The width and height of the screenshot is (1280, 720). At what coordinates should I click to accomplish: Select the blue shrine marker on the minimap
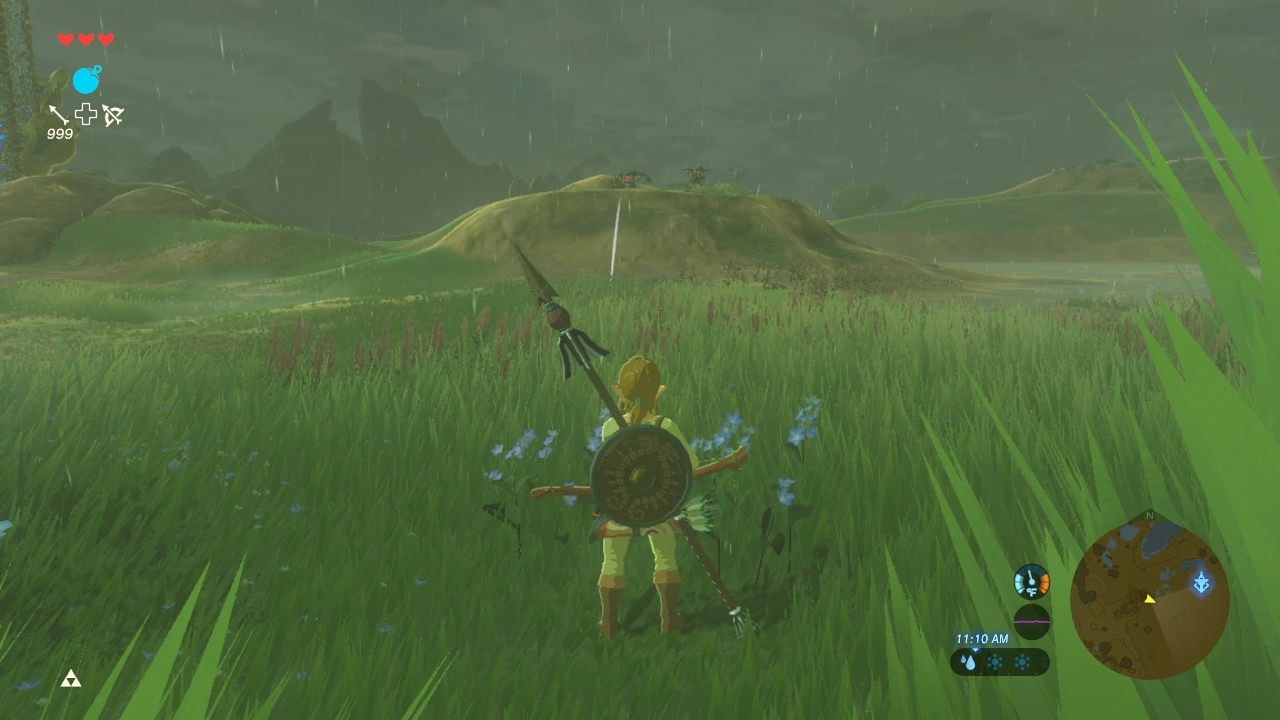click(1201, 582)
